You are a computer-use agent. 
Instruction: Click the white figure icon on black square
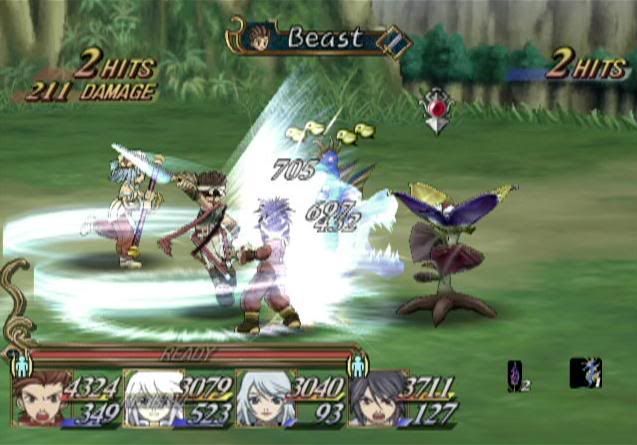pos(585,373)
